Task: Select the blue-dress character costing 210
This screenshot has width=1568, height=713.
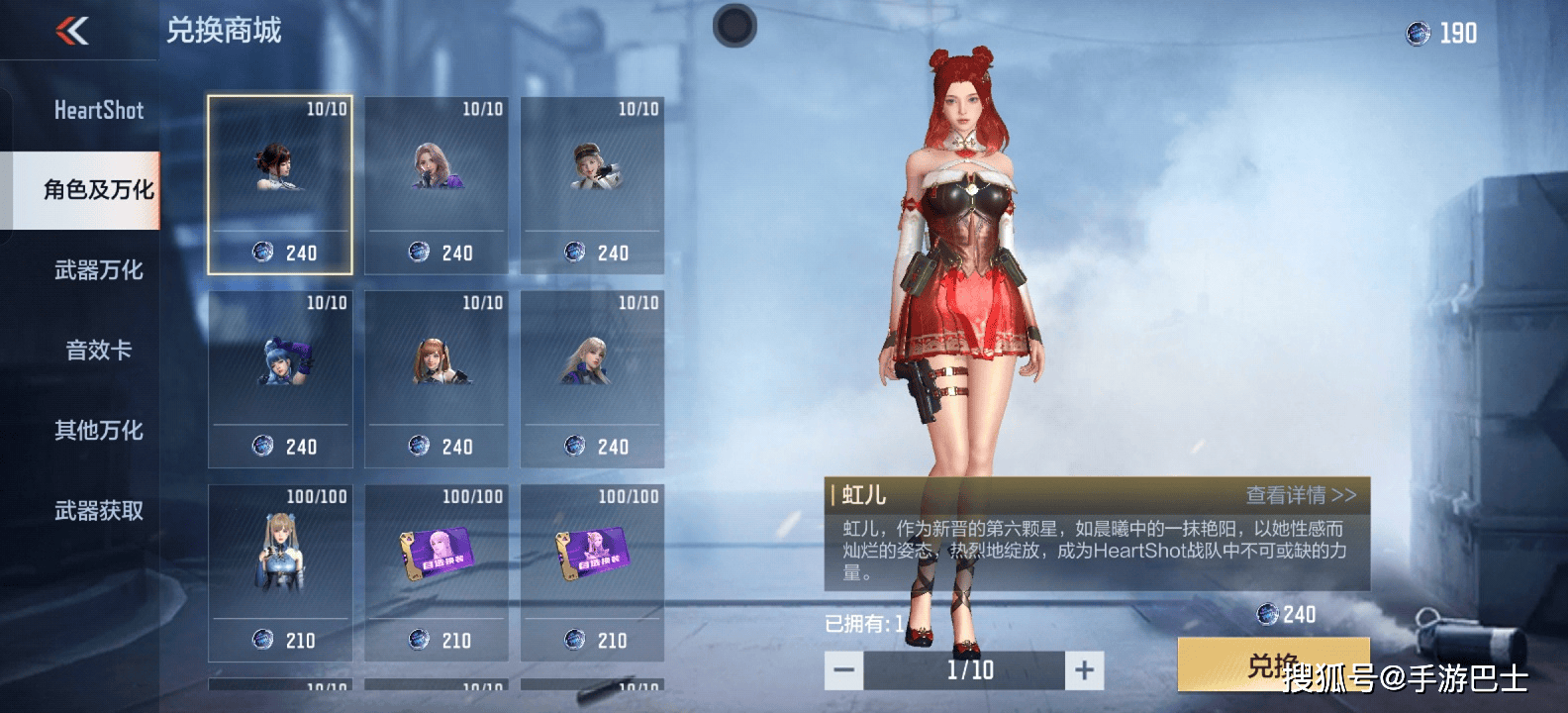Action: tap(280, 572)
